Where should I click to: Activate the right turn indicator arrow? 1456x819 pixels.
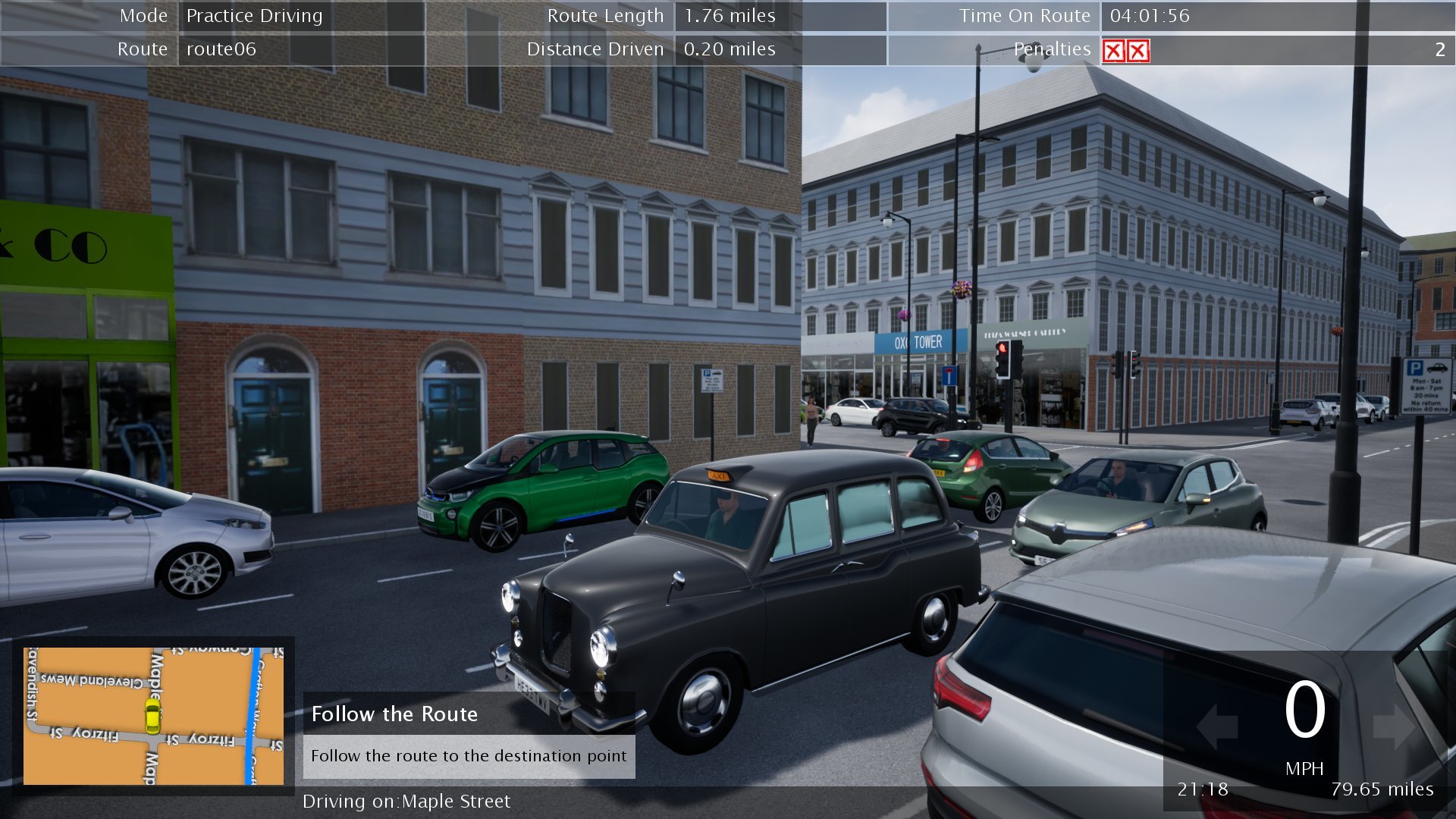[1393, 726]
